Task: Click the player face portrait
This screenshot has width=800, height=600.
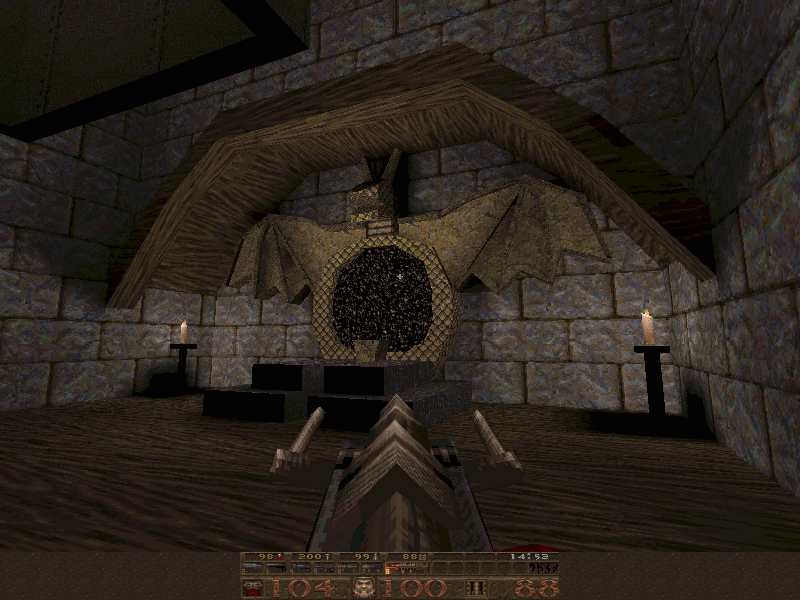Action: pos(365,588)
